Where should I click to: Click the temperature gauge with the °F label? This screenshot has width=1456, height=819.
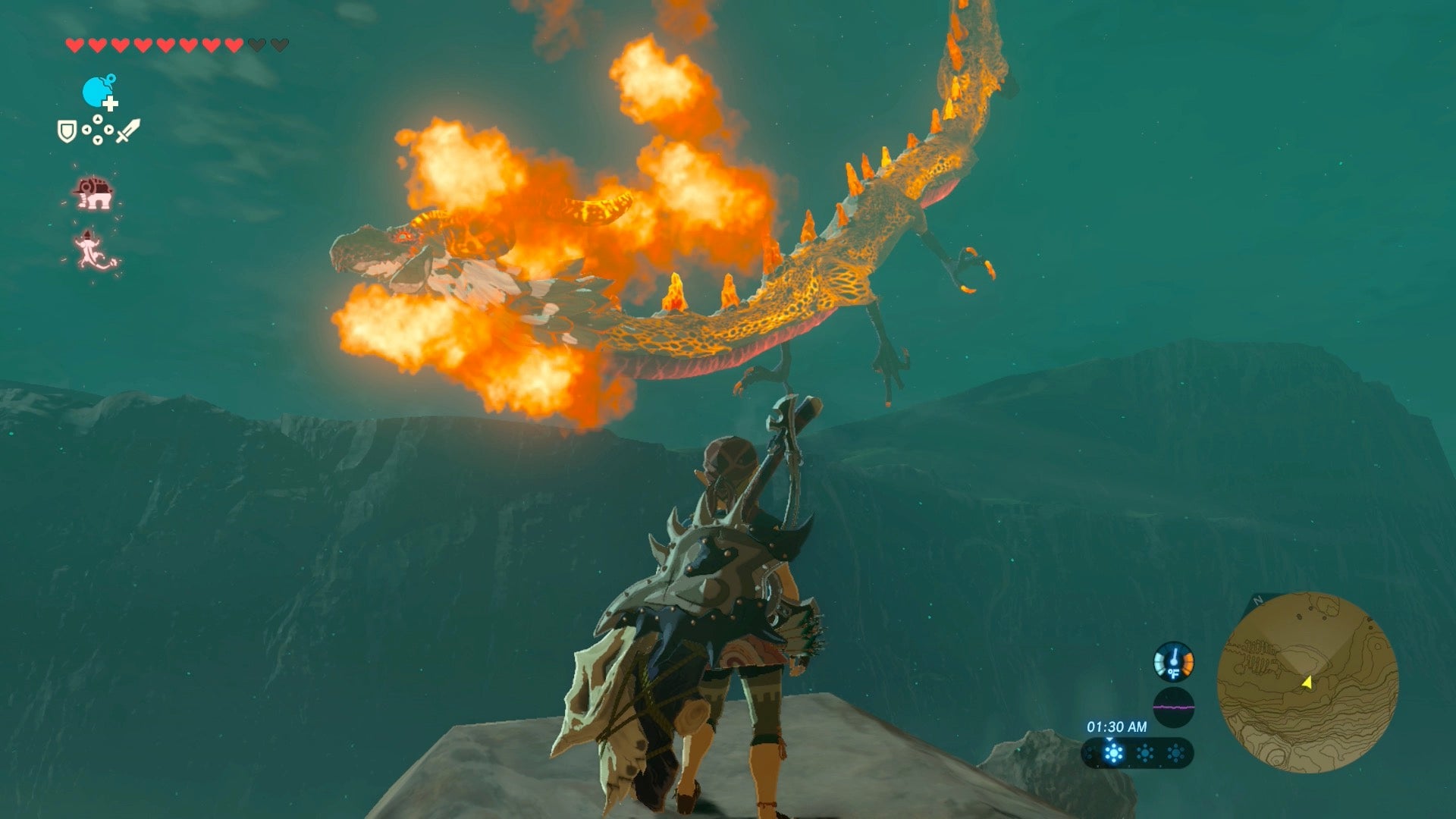(1173, 662)
